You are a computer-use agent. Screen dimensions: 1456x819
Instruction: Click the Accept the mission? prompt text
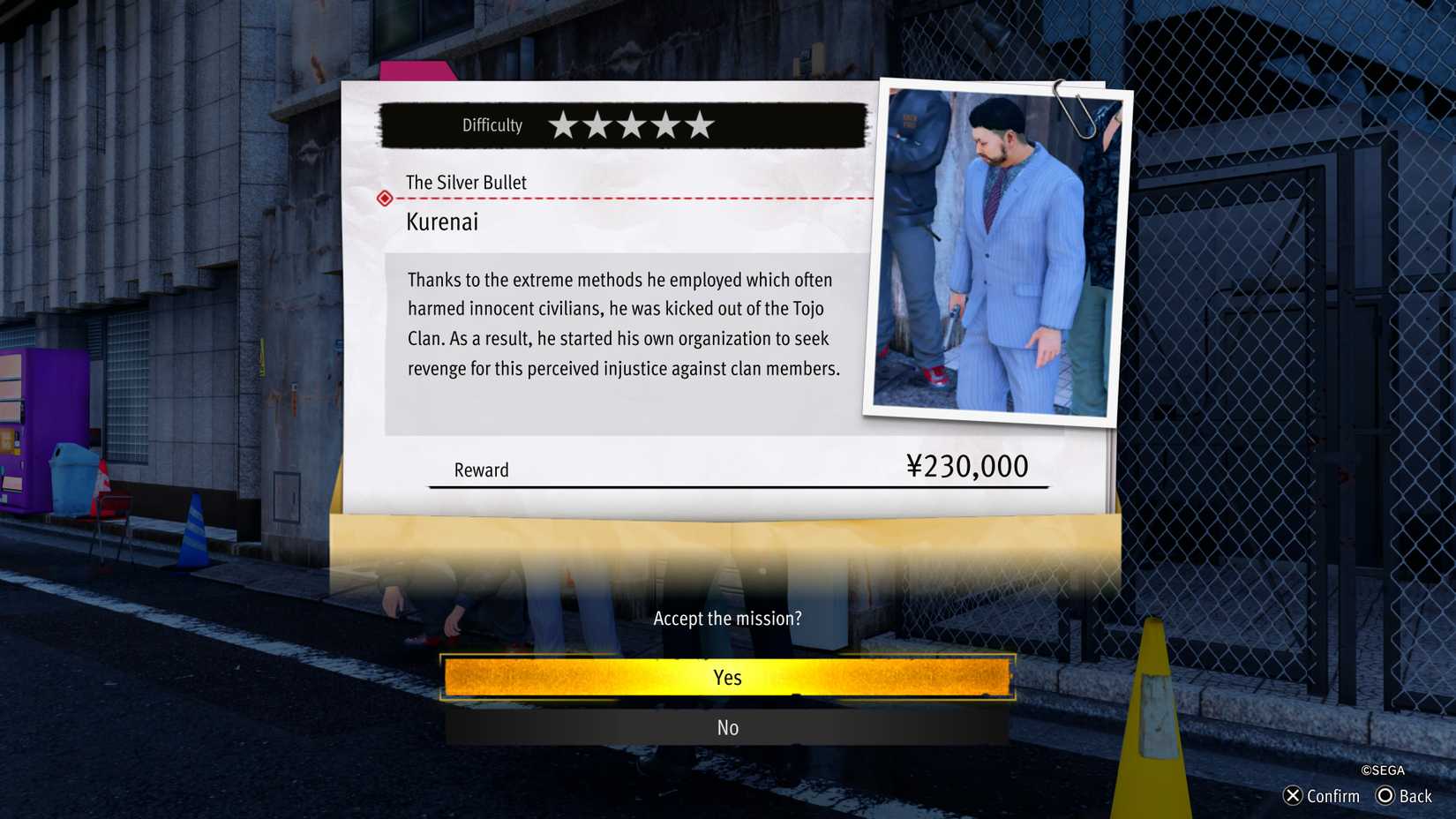(x=727, y=618)
